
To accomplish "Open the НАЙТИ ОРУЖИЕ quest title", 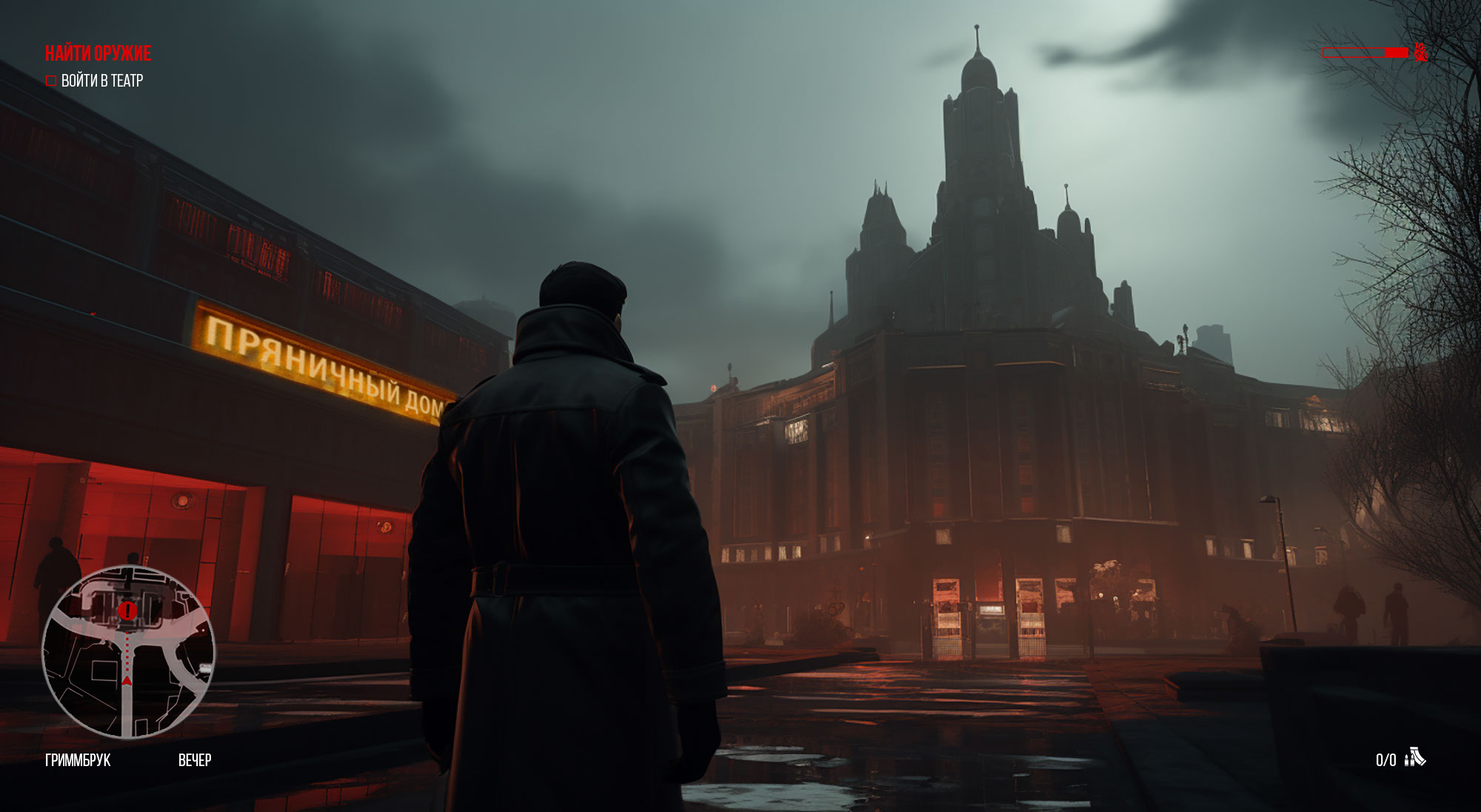I will tap(98, 53).
